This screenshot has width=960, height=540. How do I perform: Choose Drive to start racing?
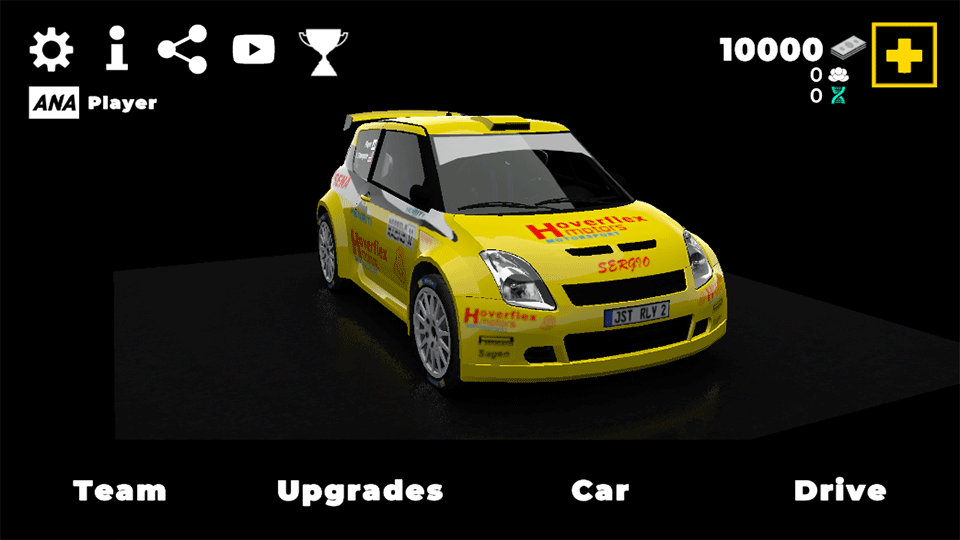click(840, 491)
